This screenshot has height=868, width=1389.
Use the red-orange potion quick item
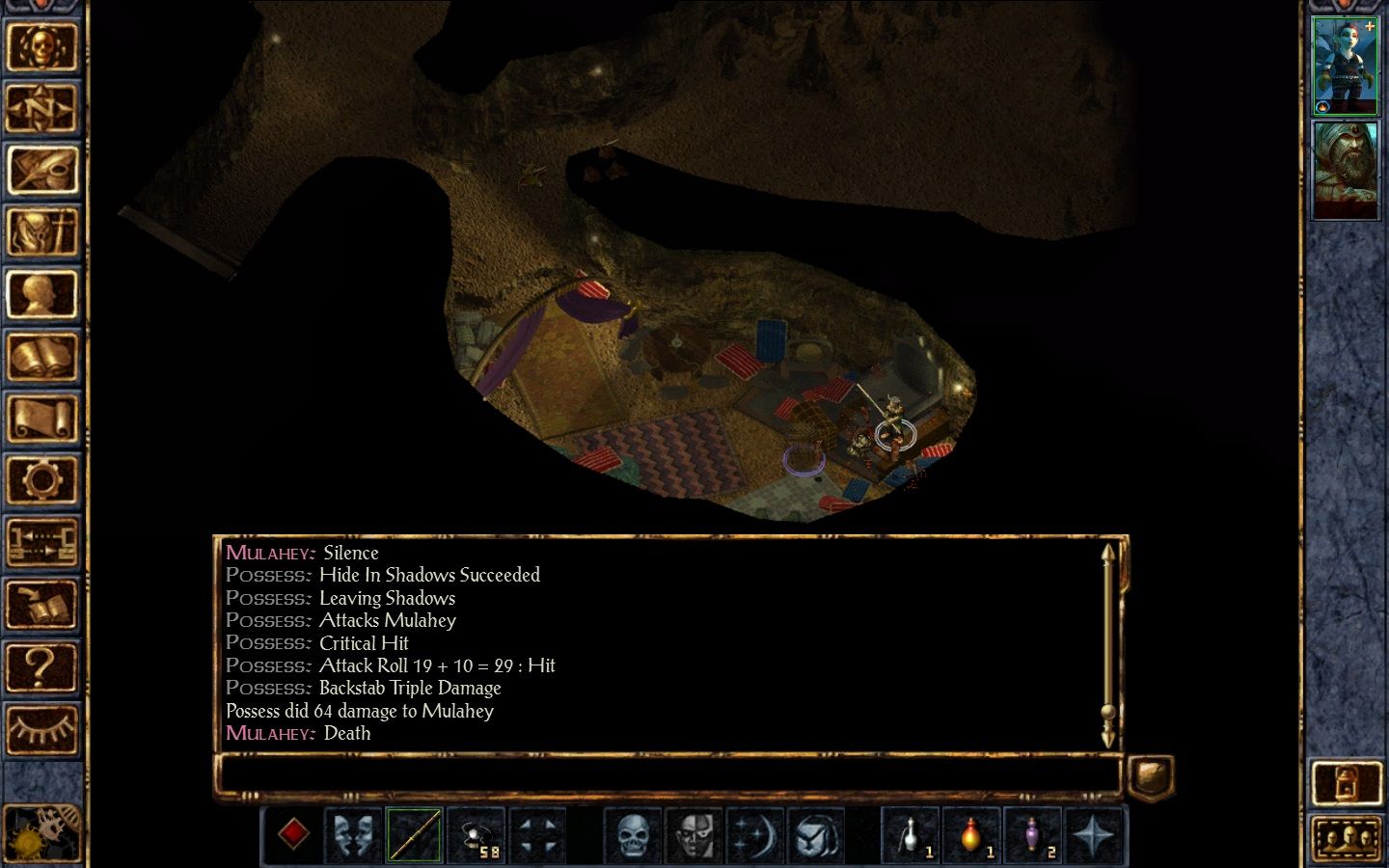coord(970,835)
